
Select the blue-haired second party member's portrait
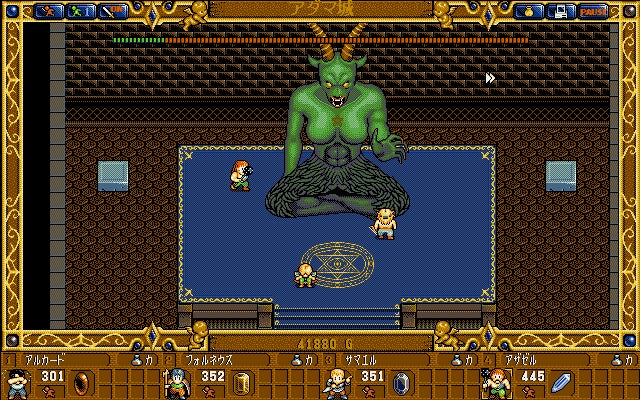point(176,382)
